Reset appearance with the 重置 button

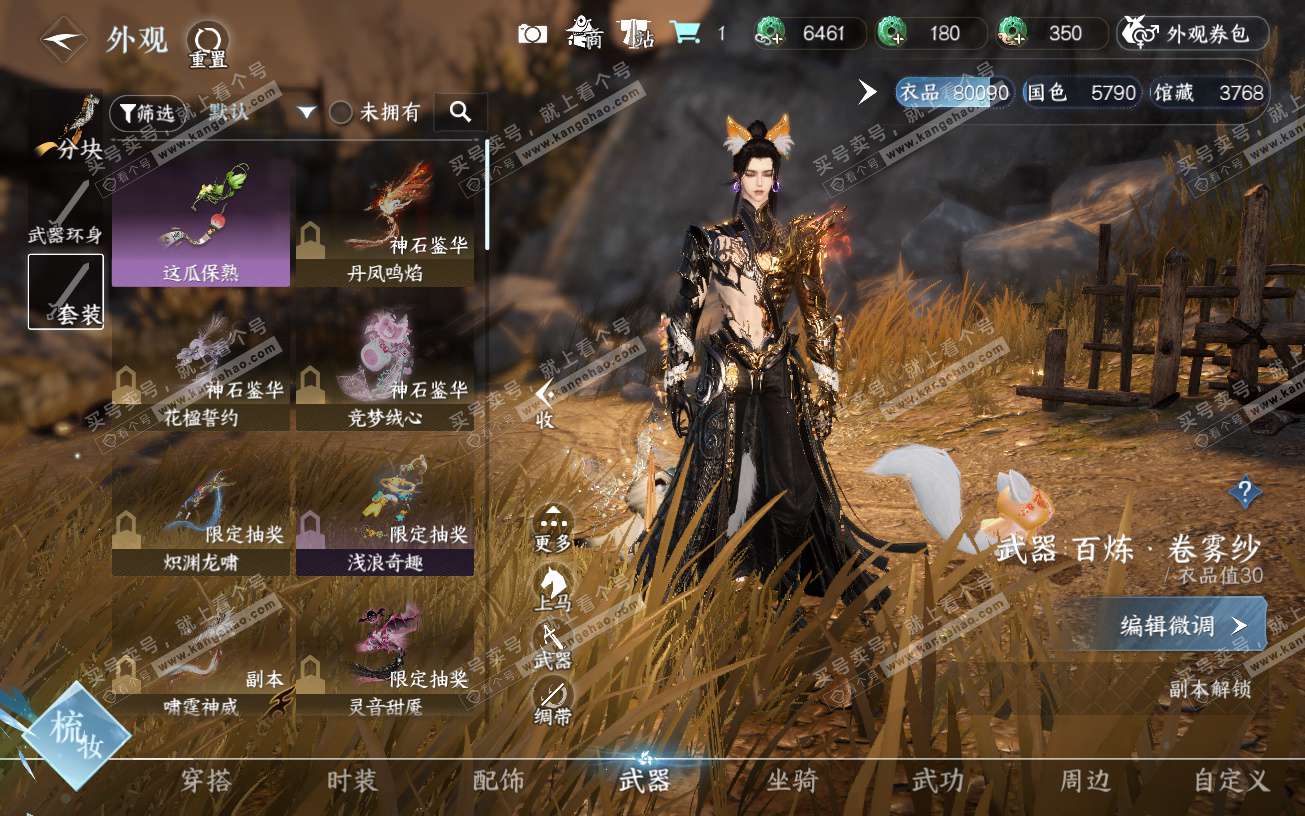coord(208,44)
